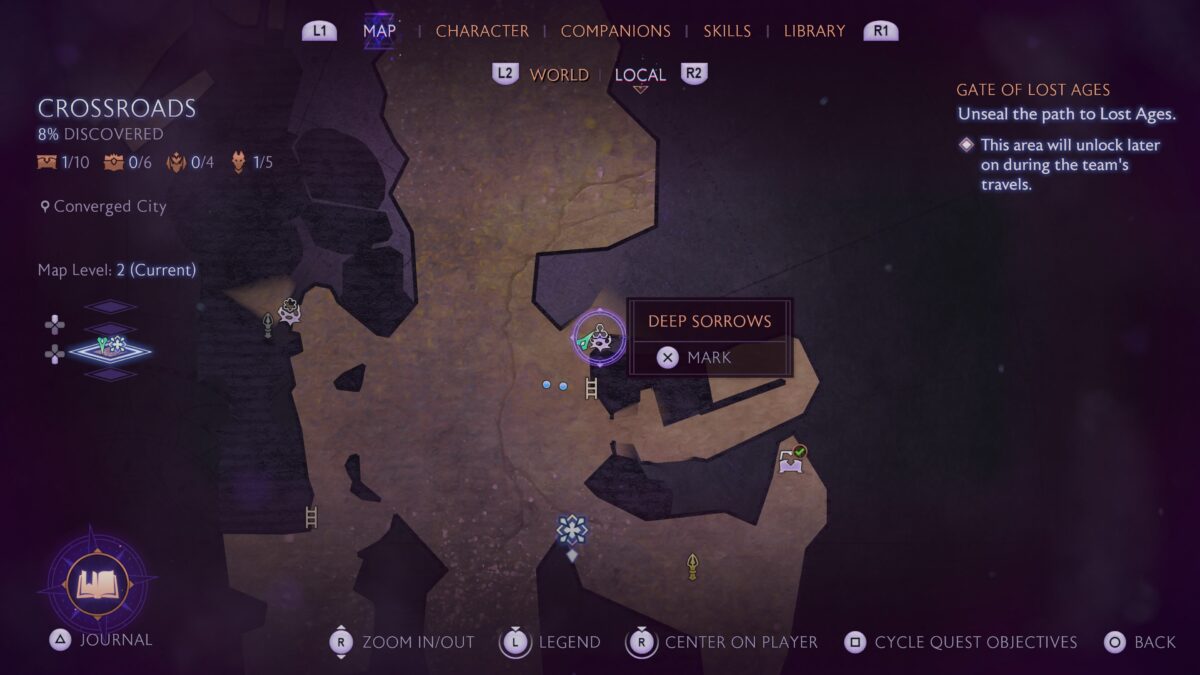Go to the Skills tab
This screenshot has height=675, width=1200.
click(x=727, y=31)
